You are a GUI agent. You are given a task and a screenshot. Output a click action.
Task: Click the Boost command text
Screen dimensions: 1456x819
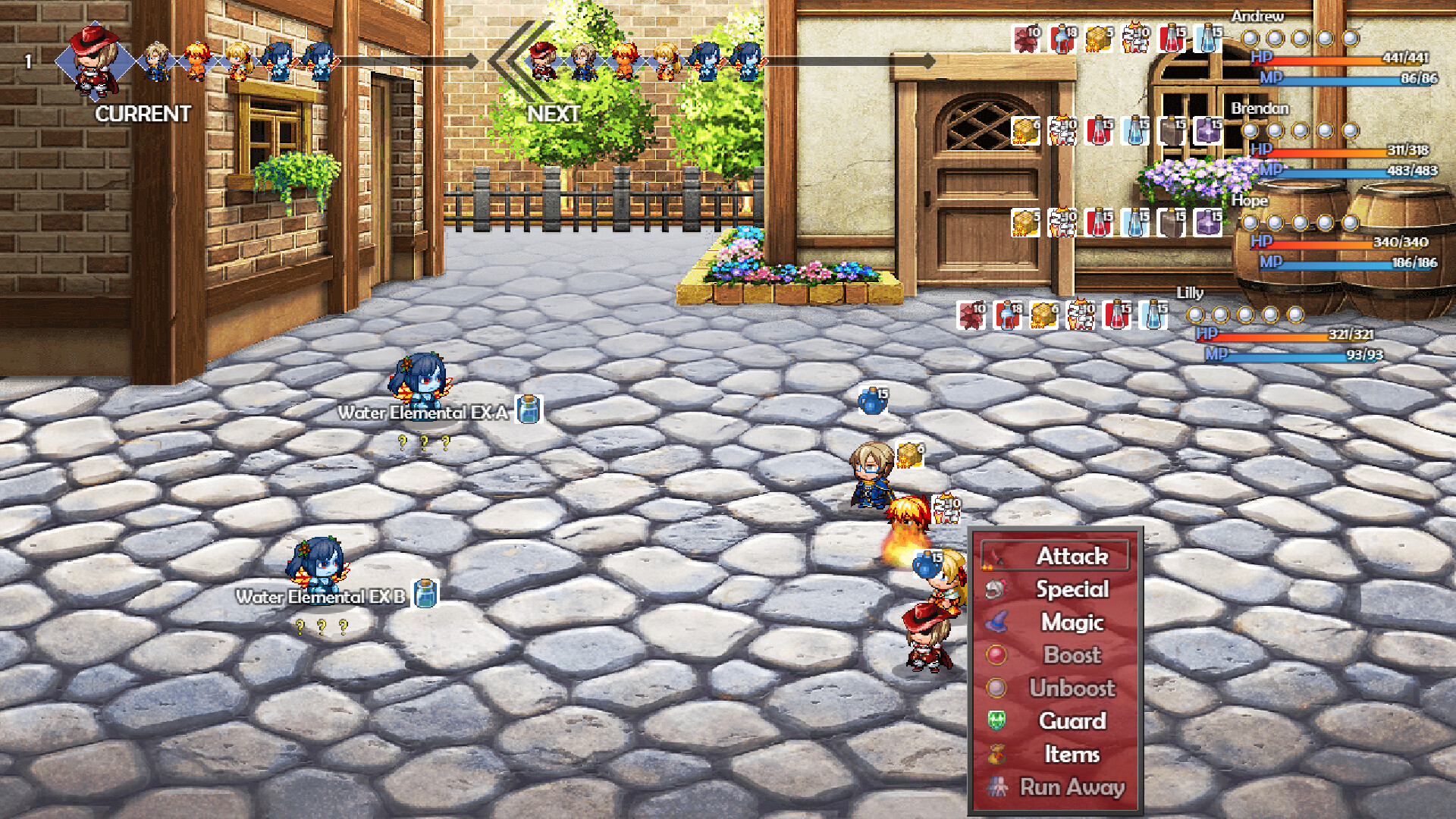click(1072, 654)
